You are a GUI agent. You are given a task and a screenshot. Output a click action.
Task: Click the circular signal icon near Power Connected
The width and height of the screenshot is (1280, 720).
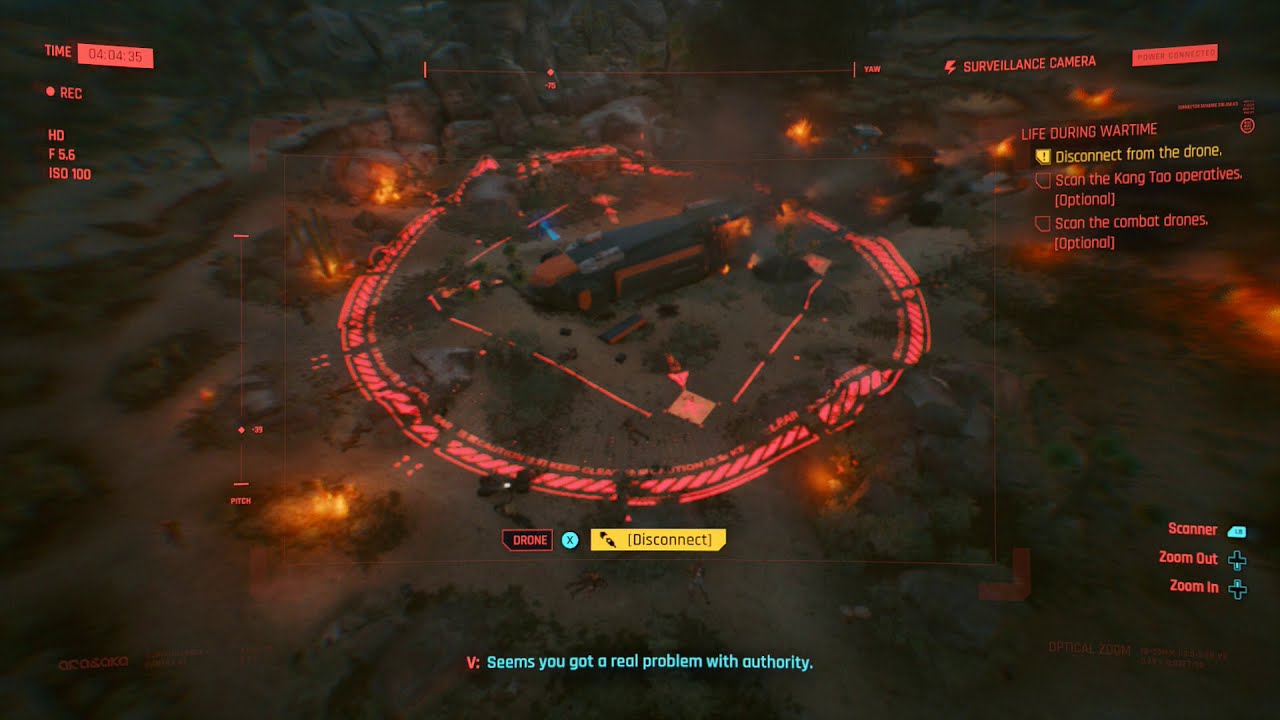1246,127
